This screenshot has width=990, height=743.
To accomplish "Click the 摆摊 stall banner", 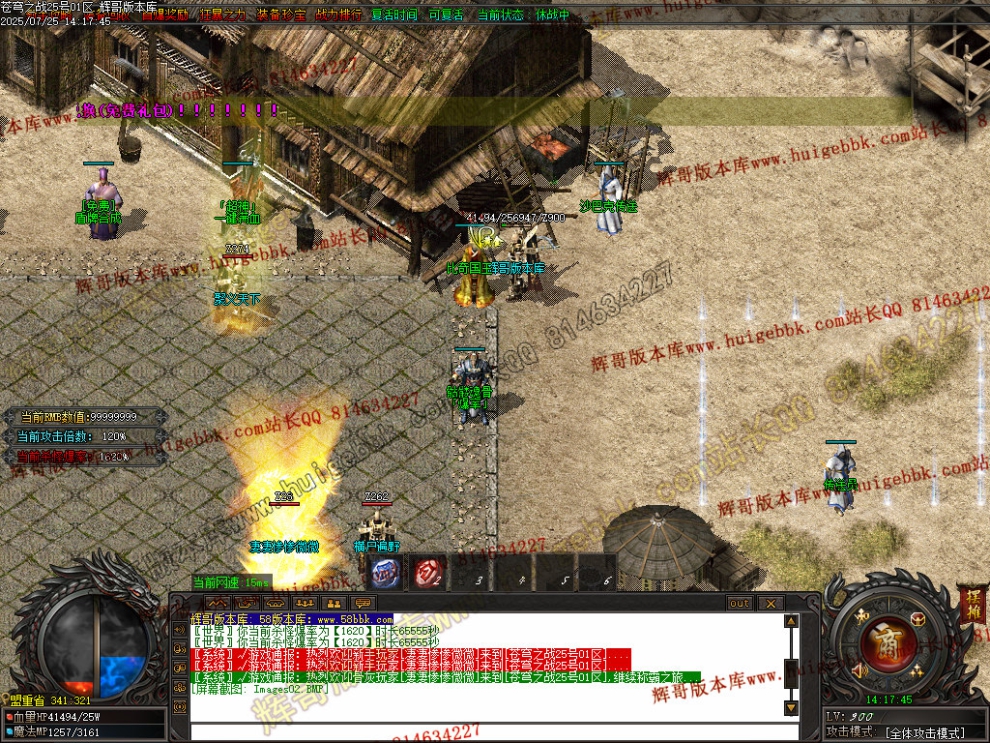I will click(971, 605).
